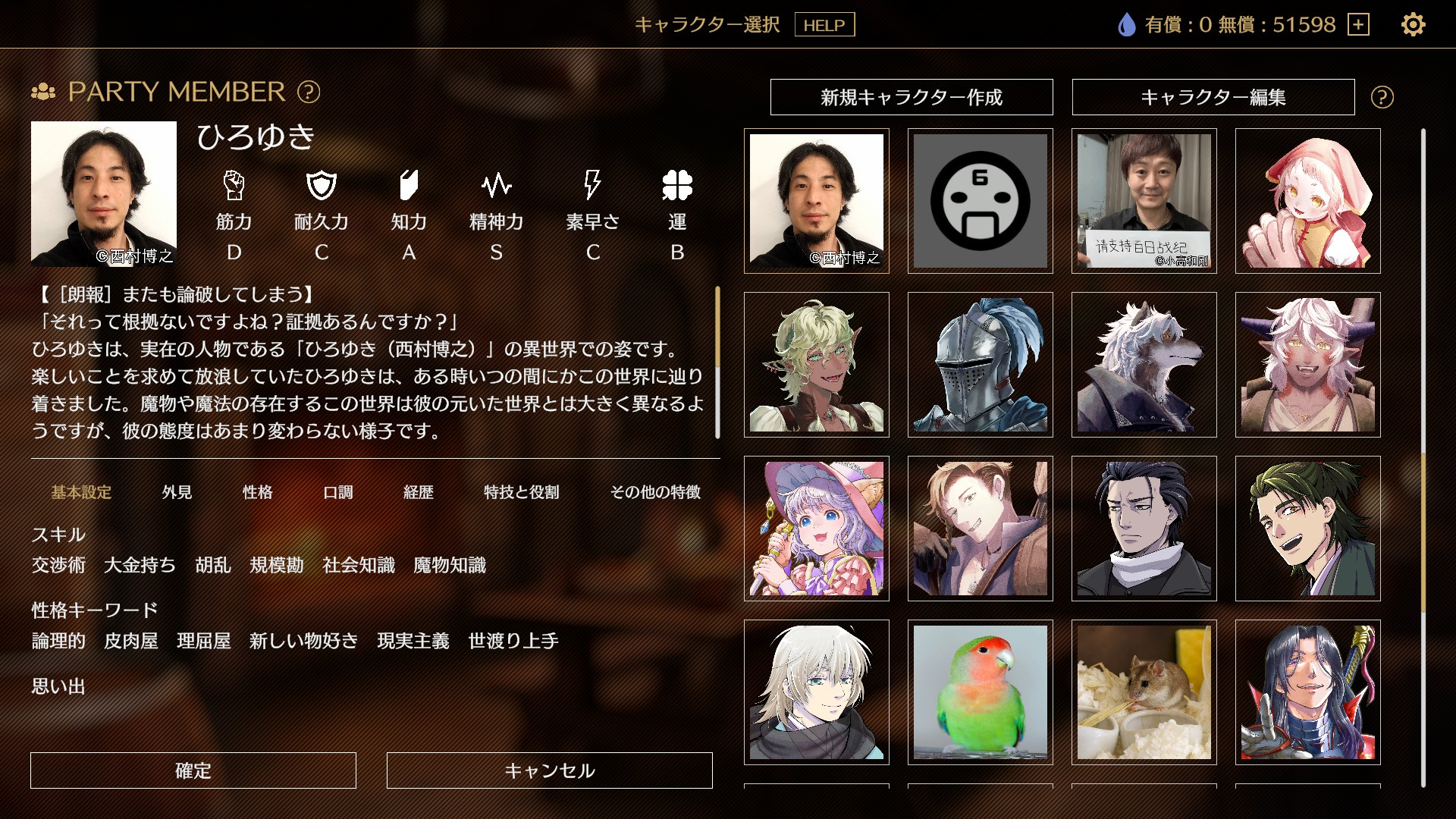Open the help circle beside キャラクター編集
The height and width of the screenshot is (819, 1456).
tap(1382, 97)
